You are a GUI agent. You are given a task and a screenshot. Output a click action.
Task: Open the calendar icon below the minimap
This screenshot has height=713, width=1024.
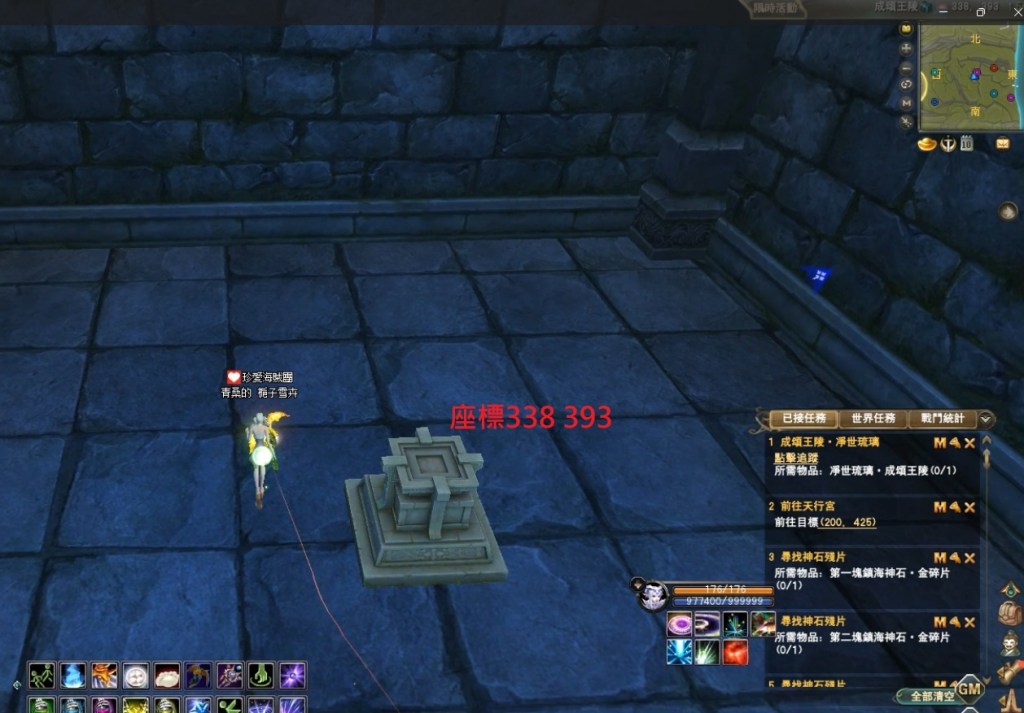point(967,144)
